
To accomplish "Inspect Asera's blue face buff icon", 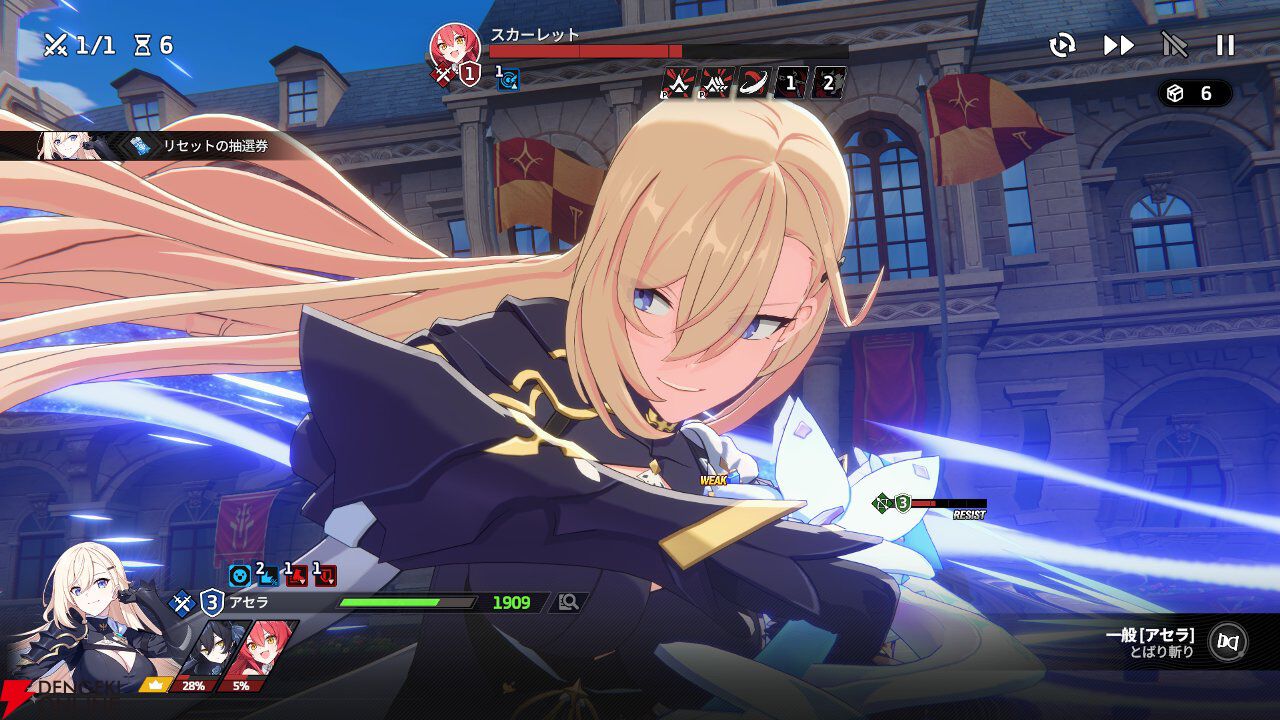I will click(240, 575).
